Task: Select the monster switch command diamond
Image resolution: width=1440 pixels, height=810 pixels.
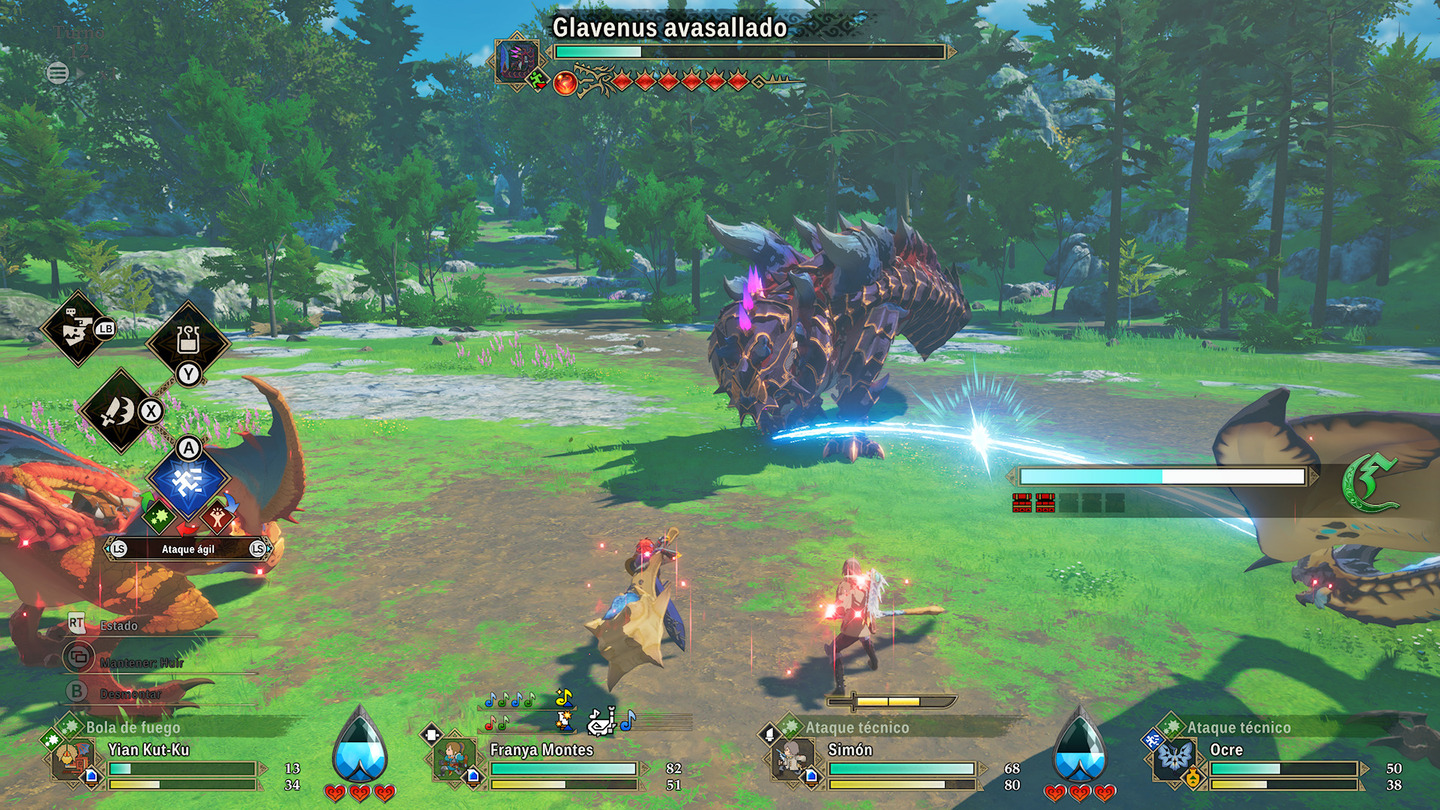Action: click(77, 329)
